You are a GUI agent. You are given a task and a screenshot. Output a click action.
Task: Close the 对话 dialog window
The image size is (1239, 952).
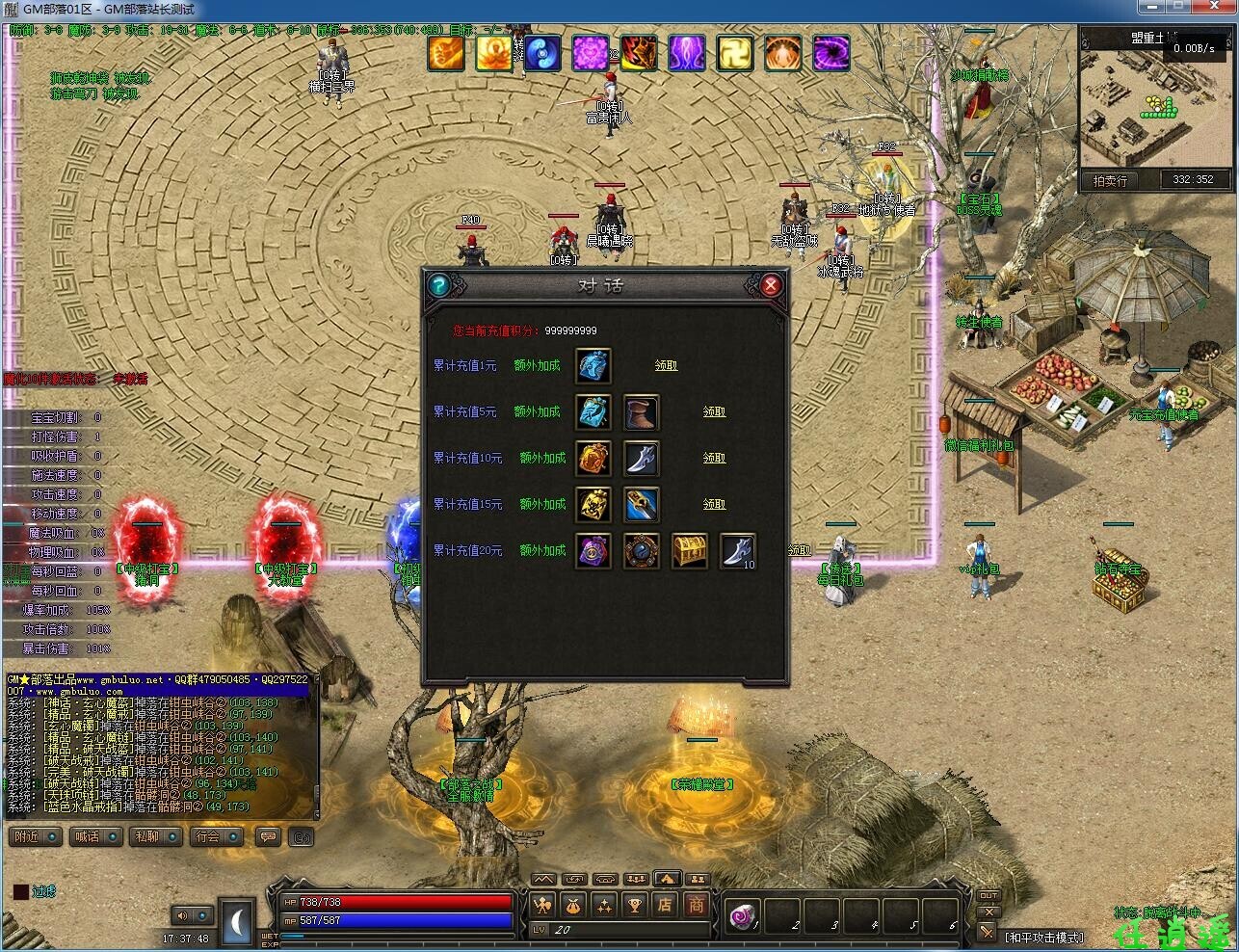tap(770, 285)
